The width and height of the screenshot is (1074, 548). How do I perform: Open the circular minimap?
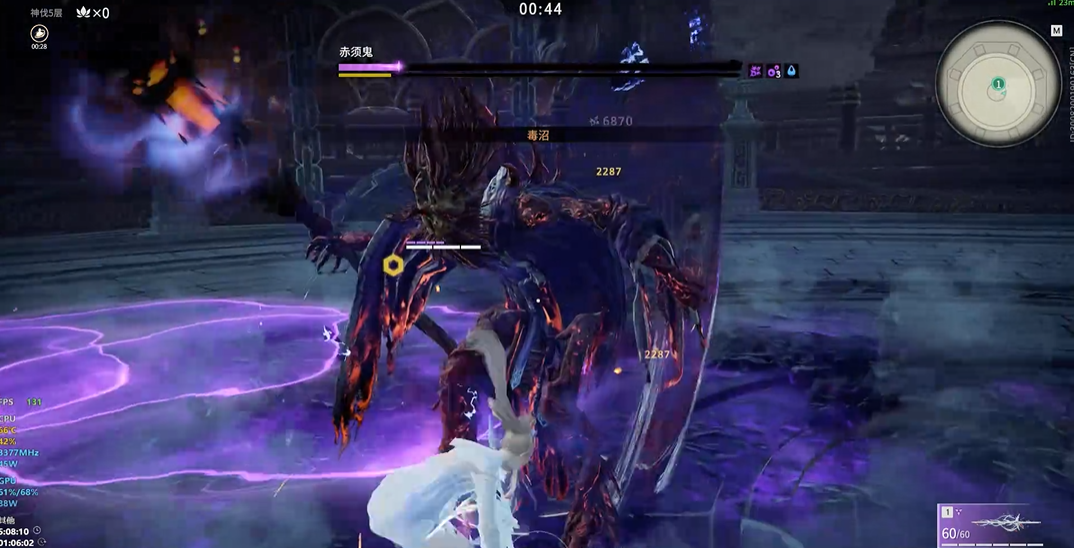[x=997, y=84]
